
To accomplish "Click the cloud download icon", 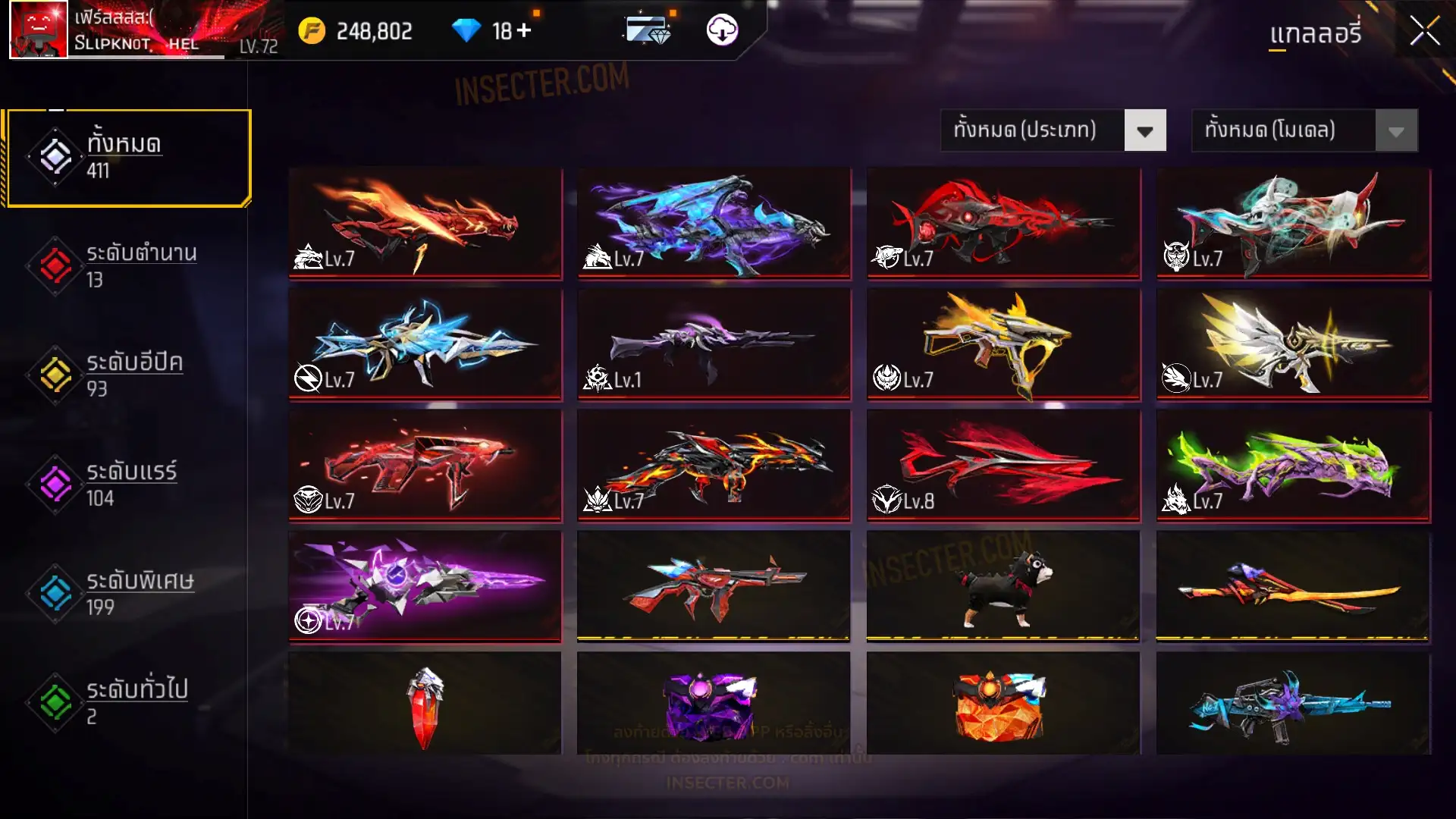I will (x=722, y=30).
